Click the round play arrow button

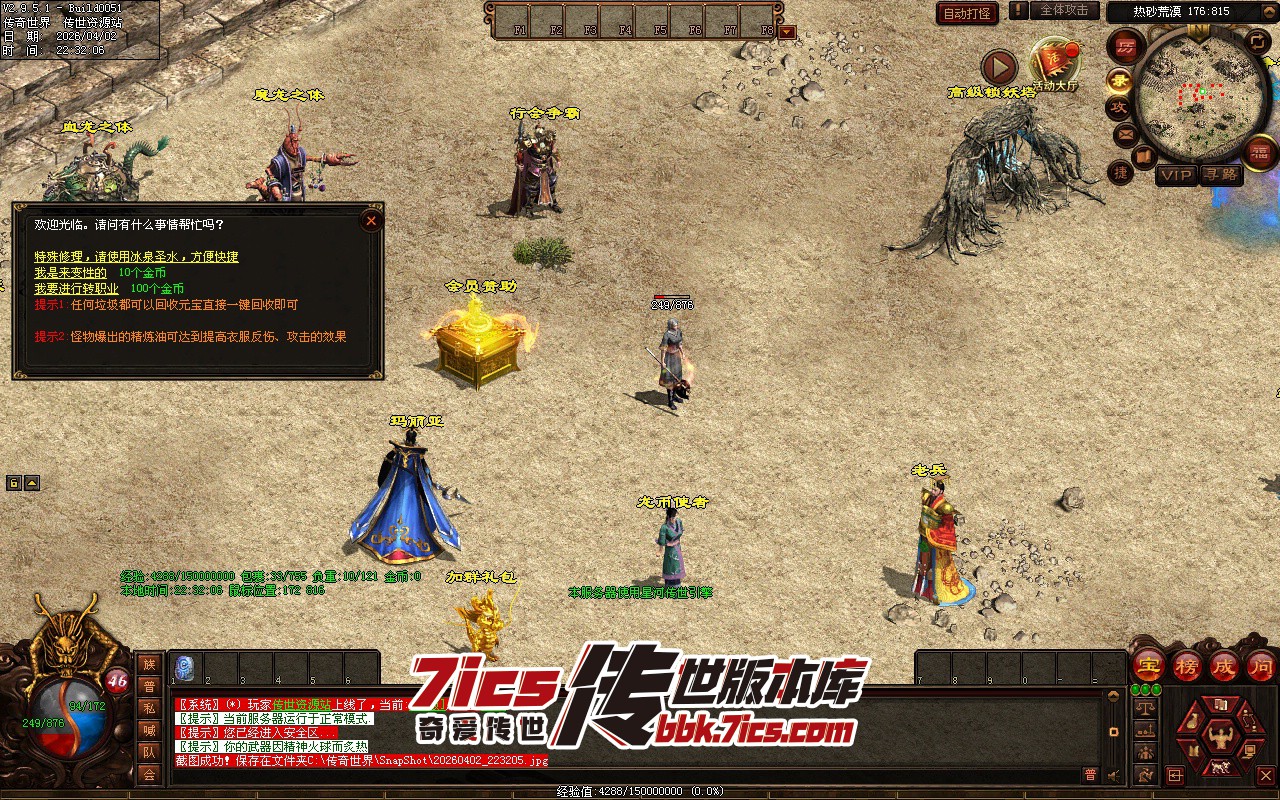(x=998, y=67)
